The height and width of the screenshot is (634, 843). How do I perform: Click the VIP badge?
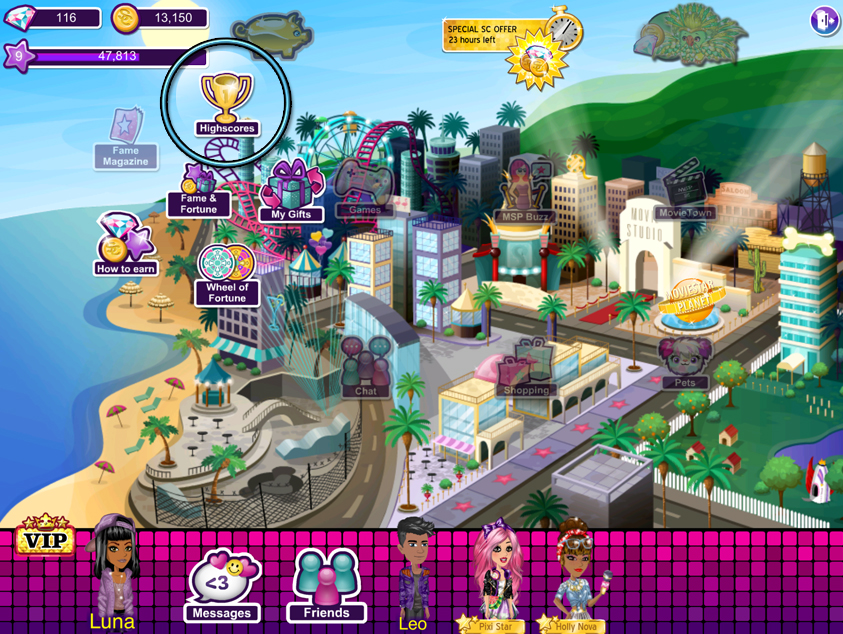point(46,540)
